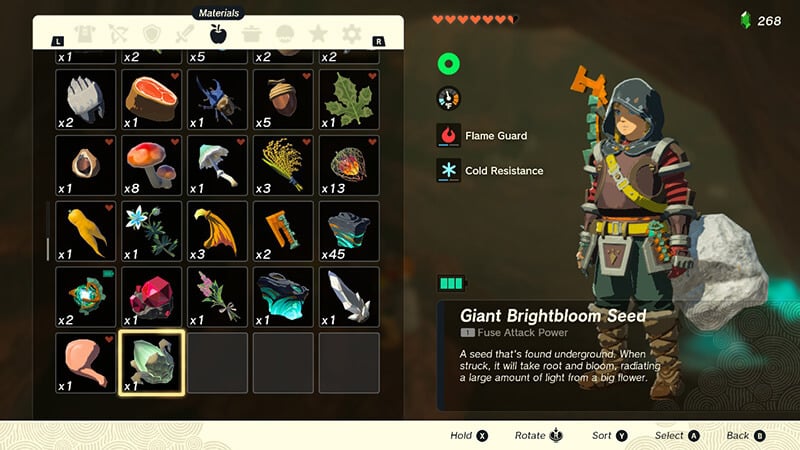This screenshot has height=450, width=800.
Task: Select the raw drumstick slot
Action: click(x=85, y=362)
